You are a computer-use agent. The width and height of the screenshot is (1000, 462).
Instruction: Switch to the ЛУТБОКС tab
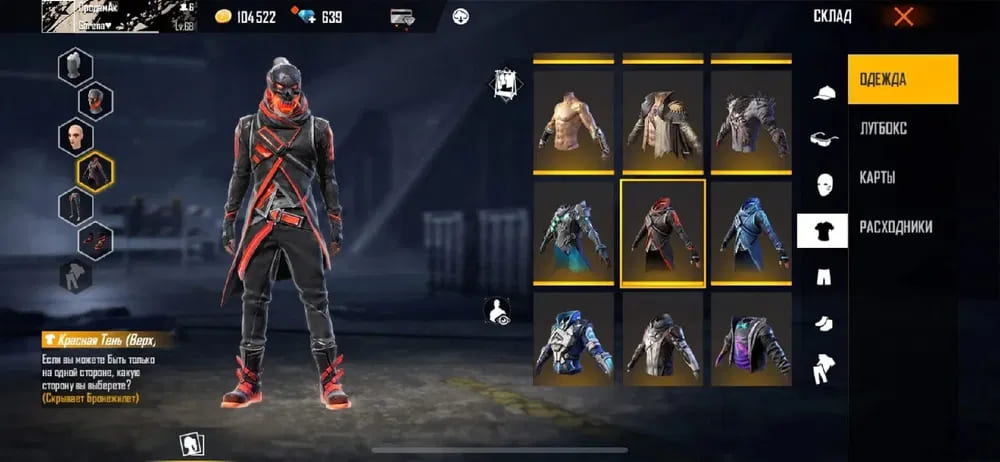(x=883, y=128)
